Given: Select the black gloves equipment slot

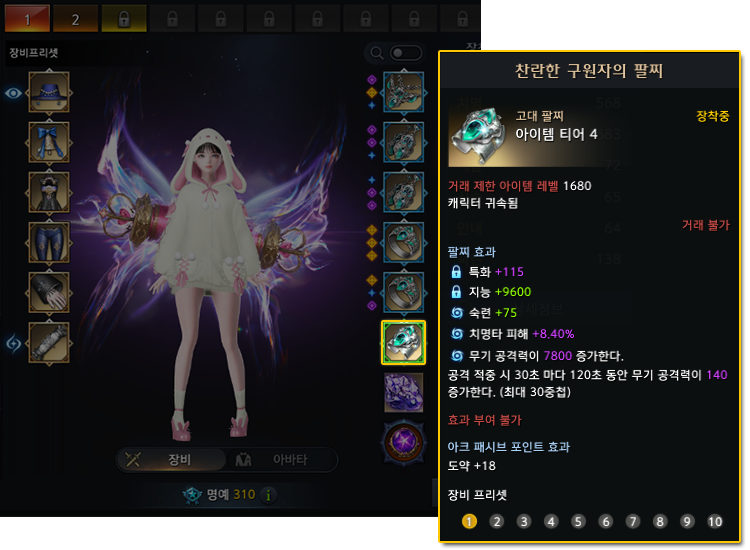Looking at the screenshot, I should (x=49, y=293).
